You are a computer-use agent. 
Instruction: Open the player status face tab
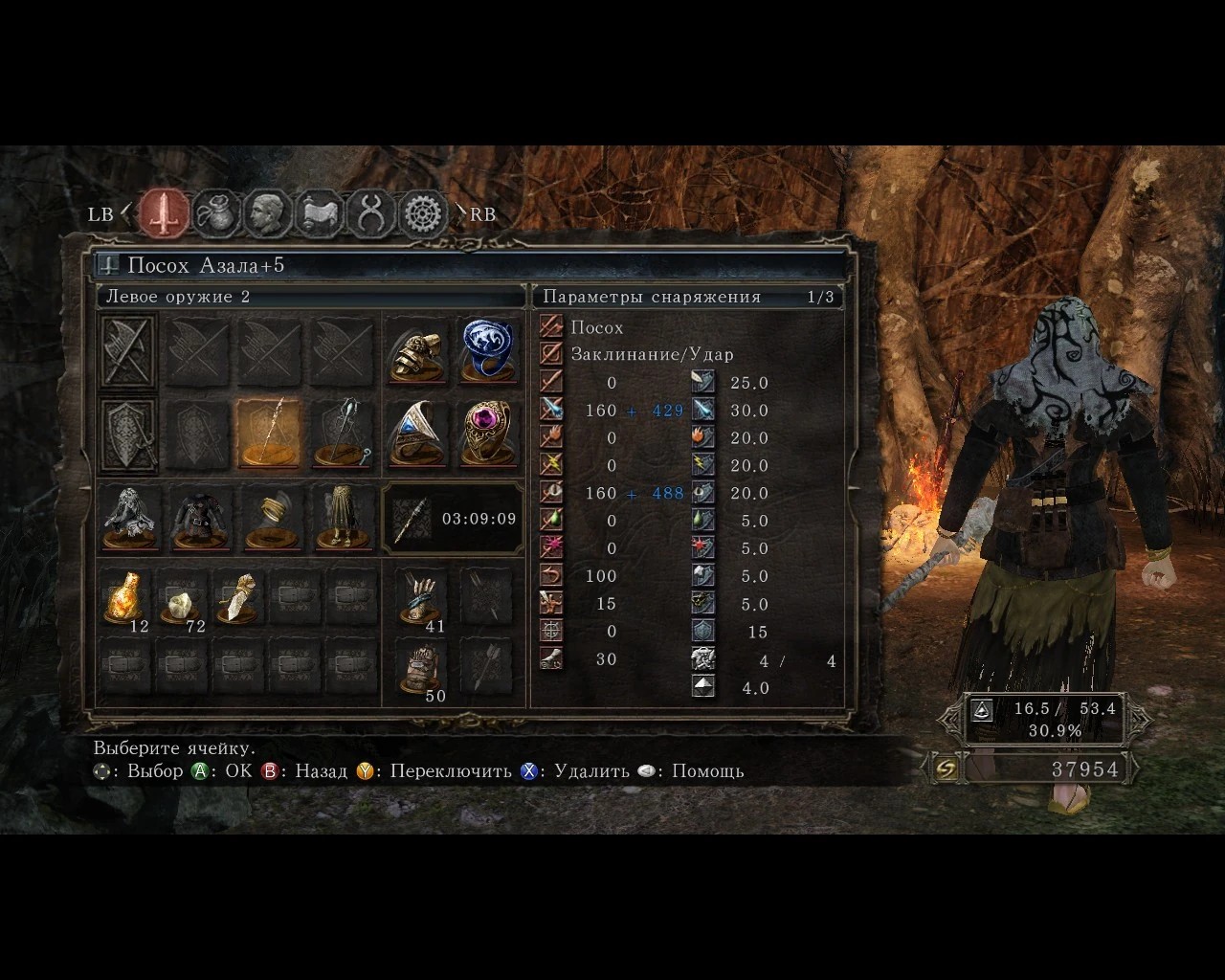268,212
